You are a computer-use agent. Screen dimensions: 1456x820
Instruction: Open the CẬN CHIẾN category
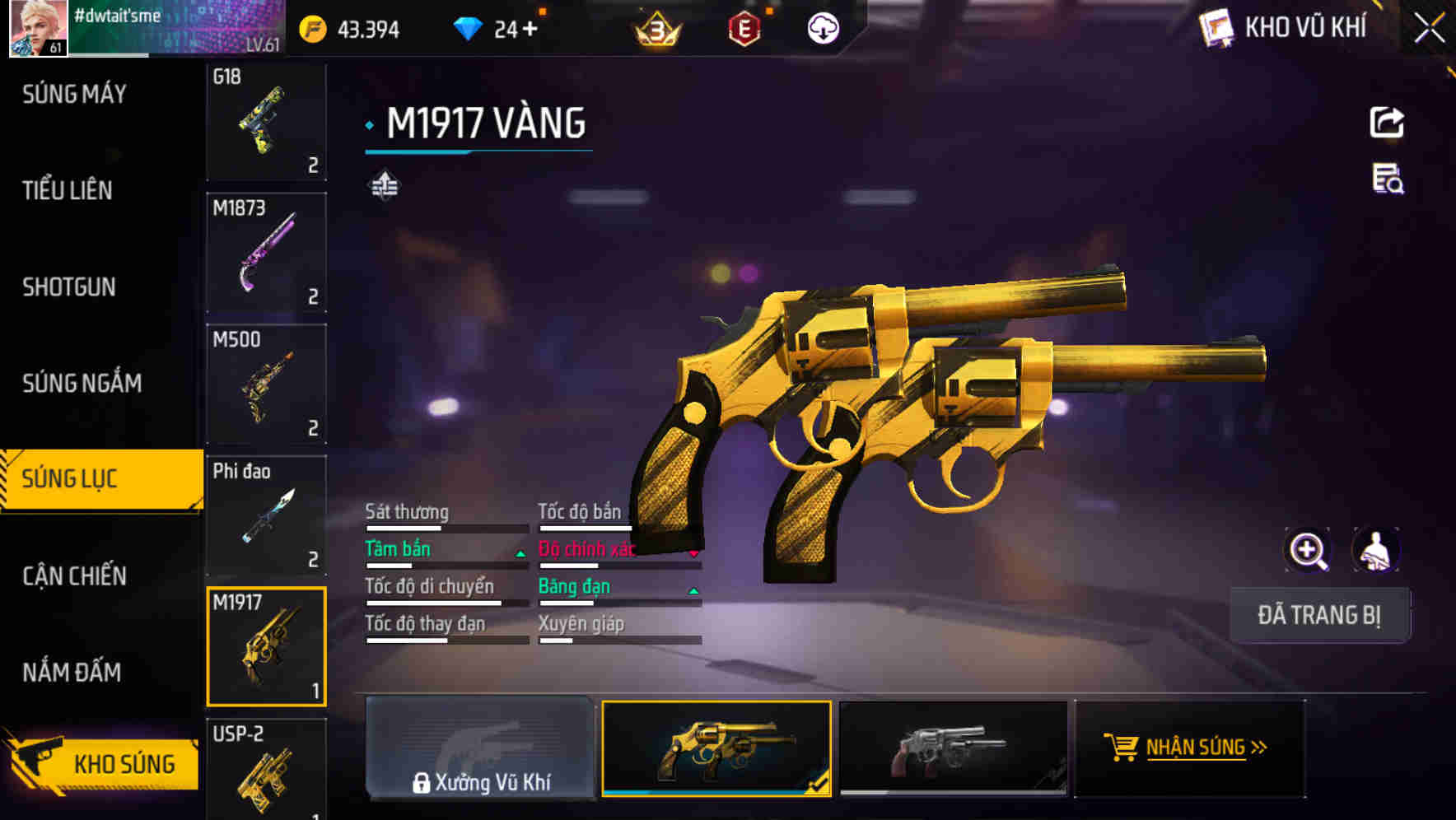tap(74, 576)
